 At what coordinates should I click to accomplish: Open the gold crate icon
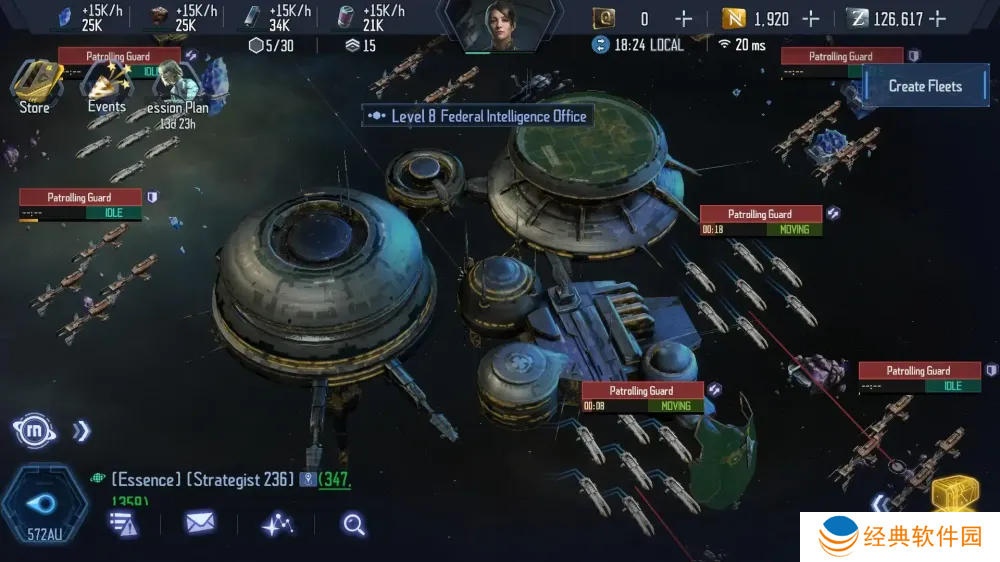coord(954,493)
